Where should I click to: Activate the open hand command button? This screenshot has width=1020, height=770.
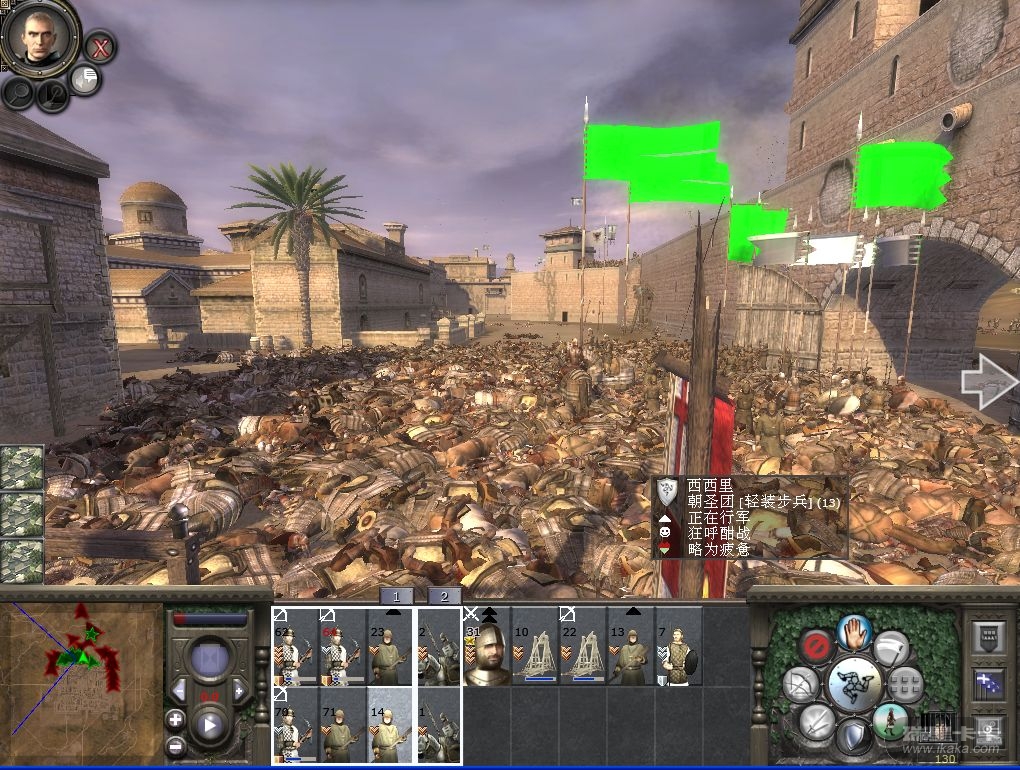click(855, 631)
